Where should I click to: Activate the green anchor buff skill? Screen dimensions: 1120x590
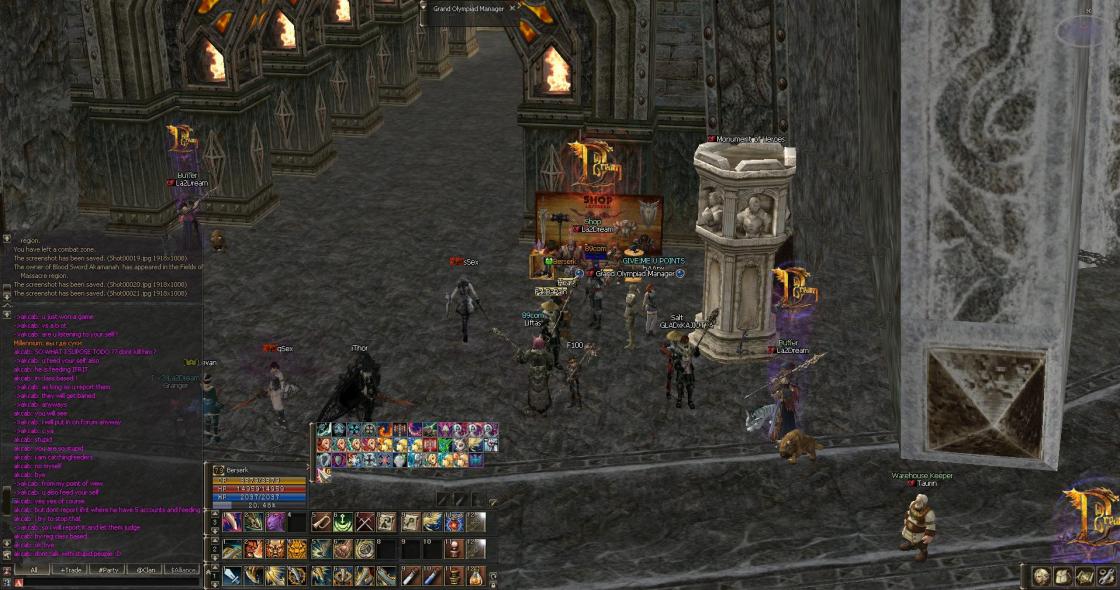pos(343,522)
